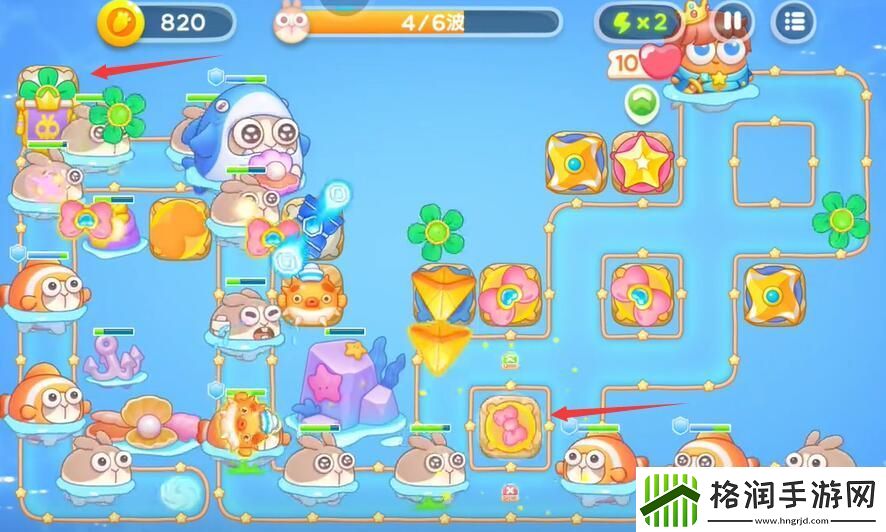Open the level menu list button
The height and width of the screenshot is (532, 886).
coord(795,20)
